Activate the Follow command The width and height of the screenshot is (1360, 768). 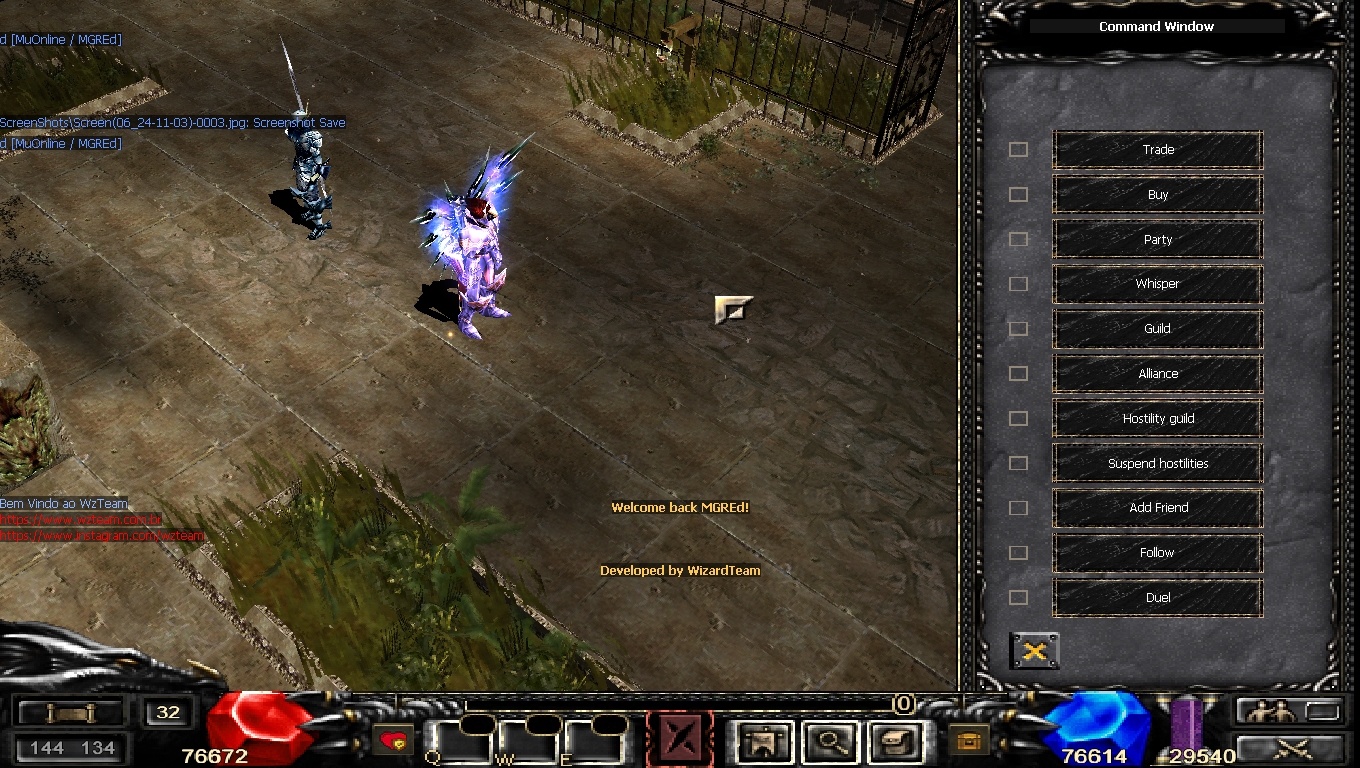[x=1158, y=553]
